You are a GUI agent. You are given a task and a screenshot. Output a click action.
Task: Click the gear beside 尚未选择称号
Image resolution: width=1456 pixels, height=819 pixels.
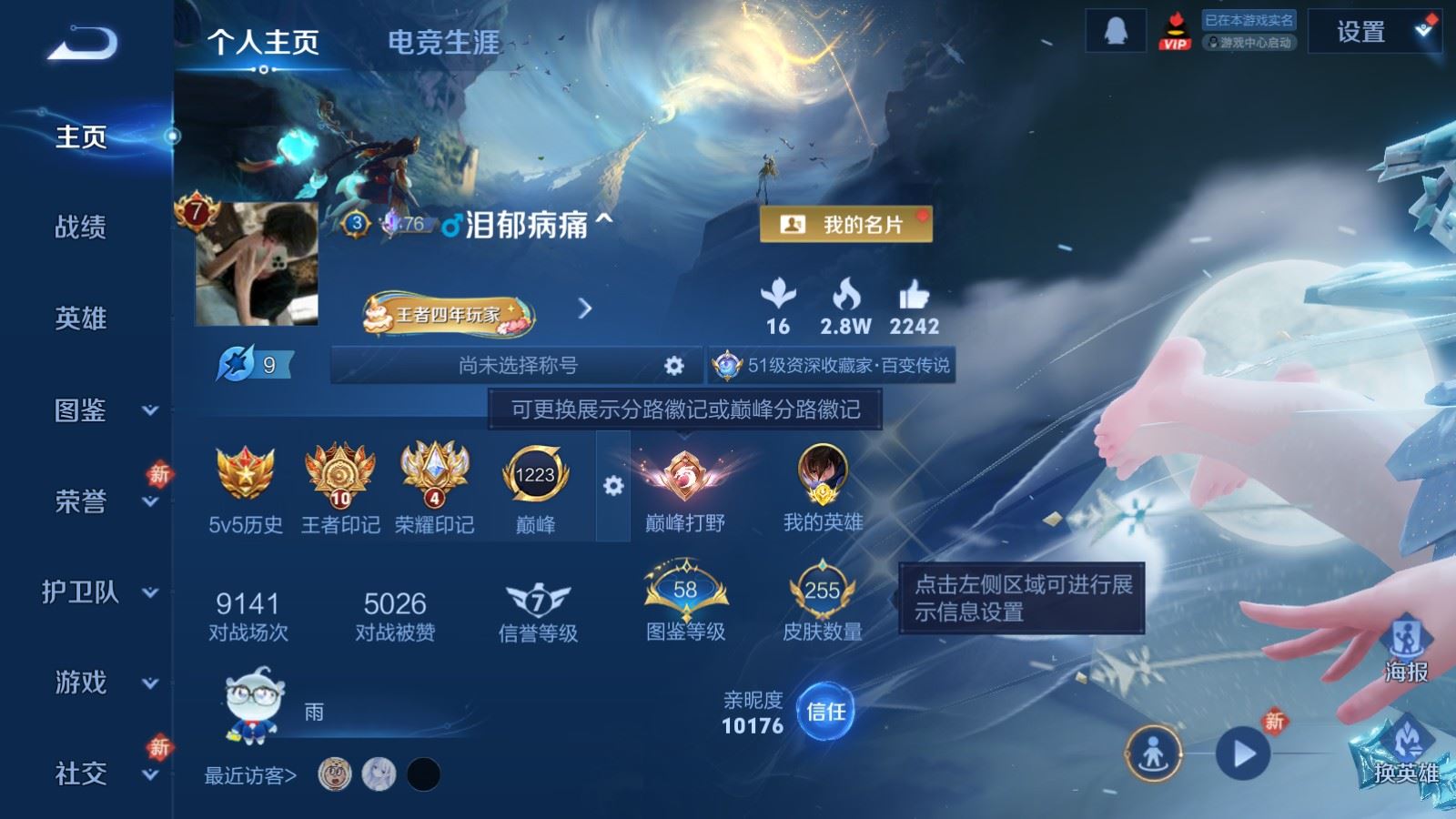(673, 364)
